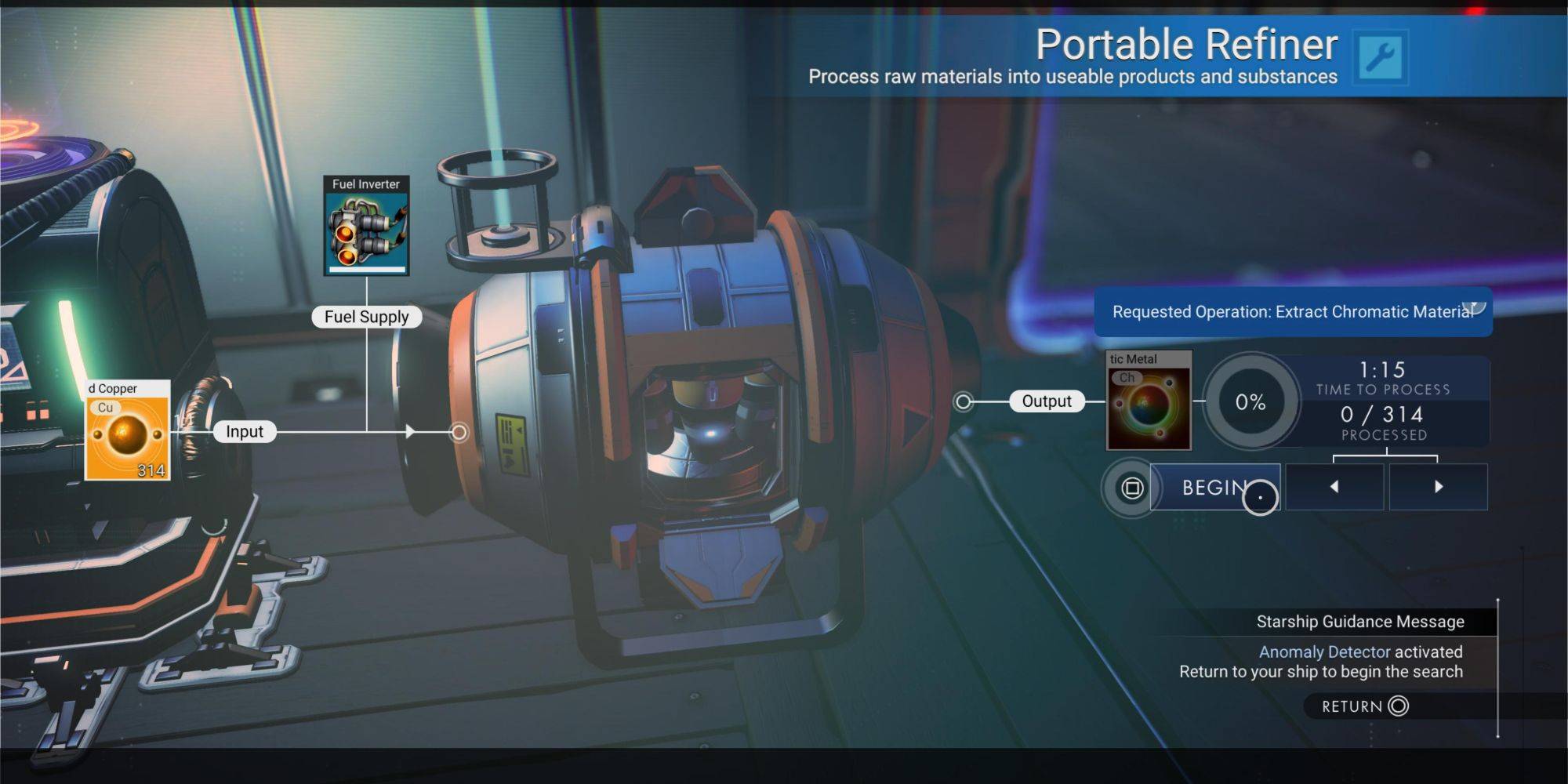Collect the Chromatic Metal output slot
The image size is (1568, 784).
(1149, 401)
